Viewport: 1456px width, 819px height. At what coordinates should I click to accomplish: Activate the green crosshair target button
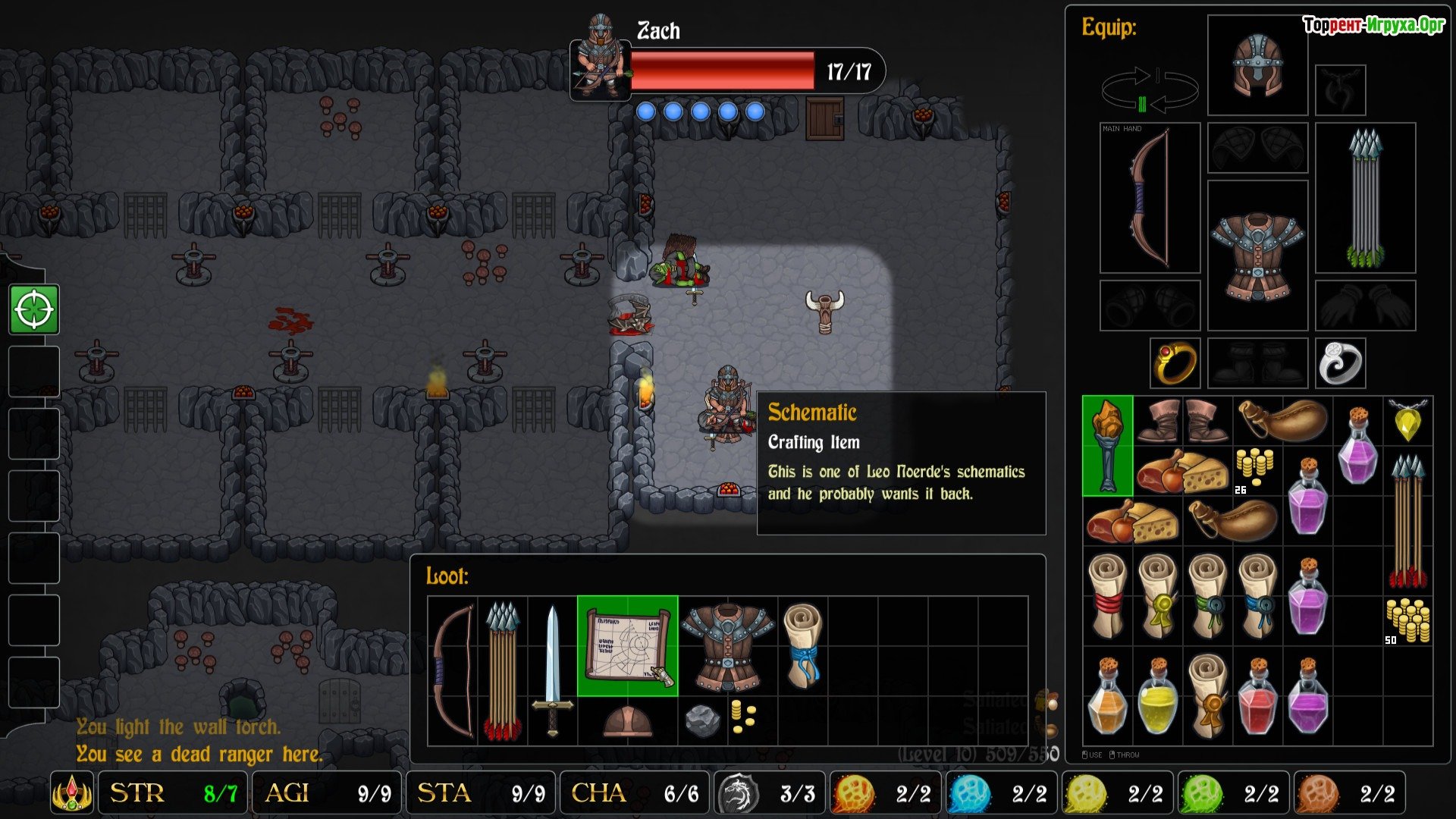(x=34, y=309)
